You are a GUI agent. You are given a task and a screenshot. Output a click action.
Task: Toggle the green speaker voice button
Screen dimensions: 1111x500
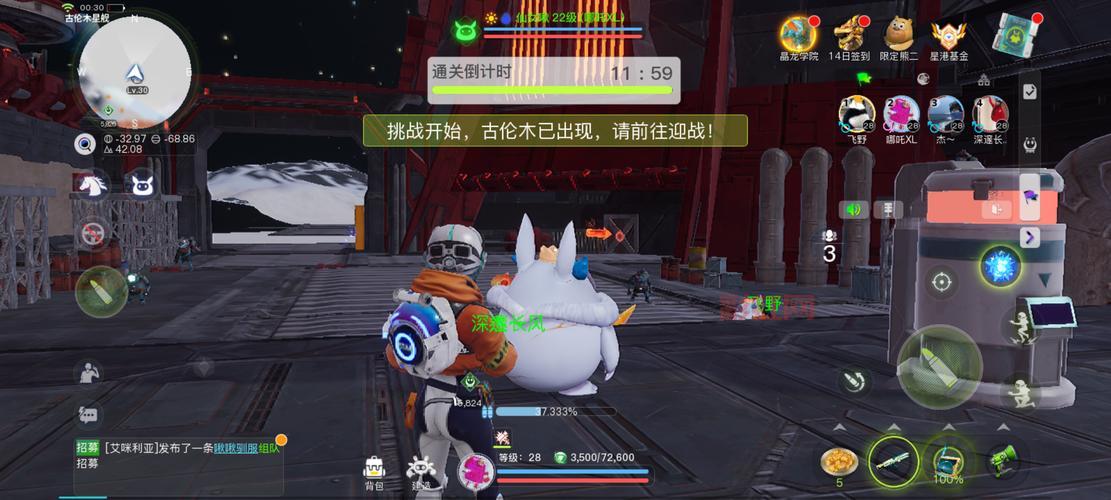[853, 209]
